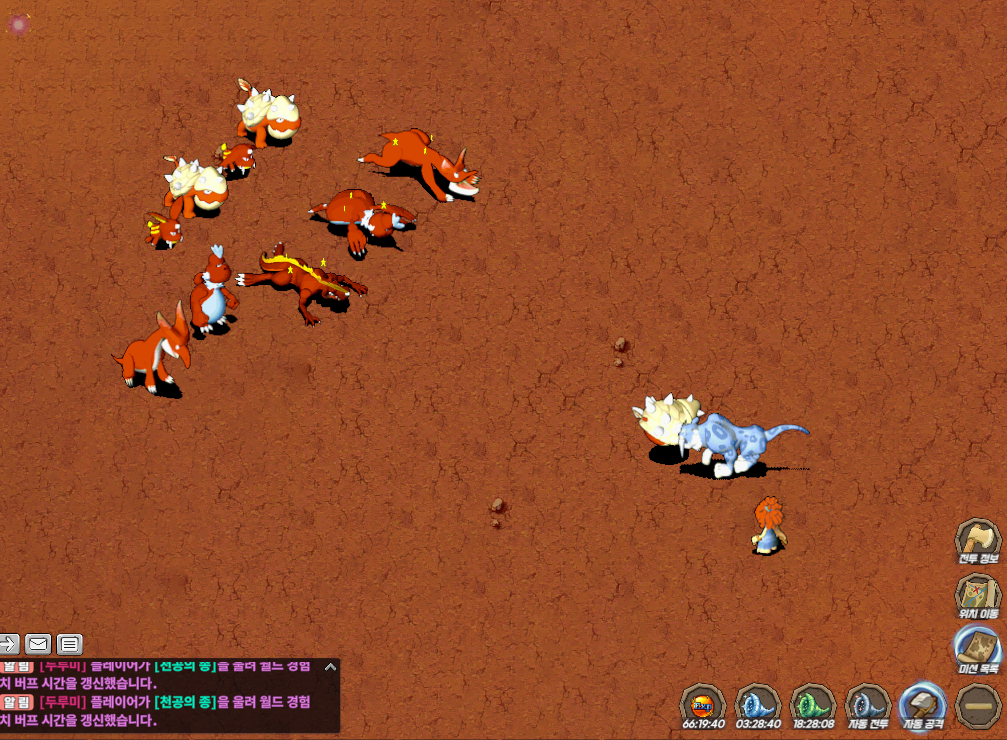
Task: Show the mission list scroll
Action: click(x=977, y=648)
